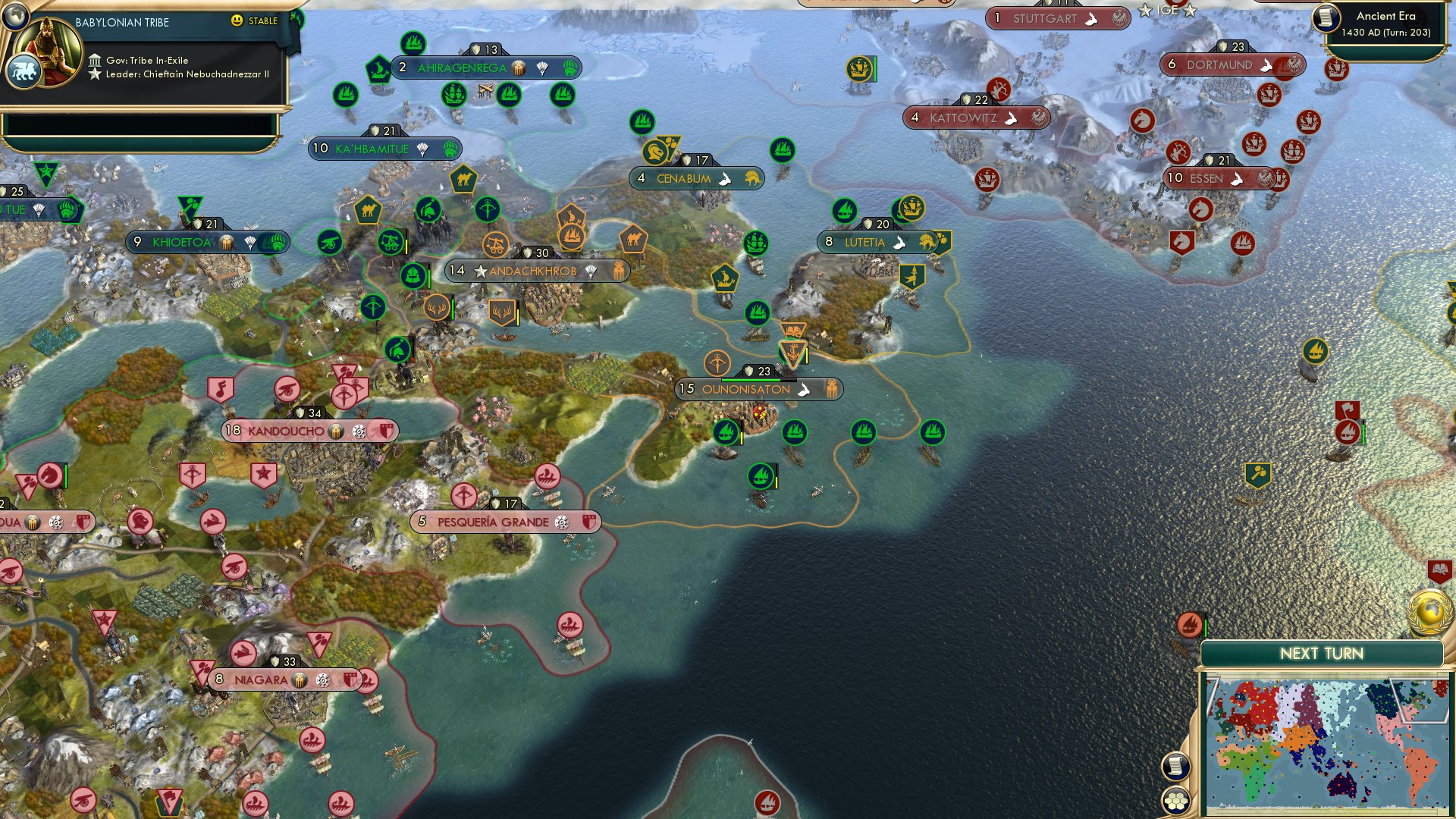Click the NEXT TURN button
Screen dimensions: 1456x819
tap(1323, 653)
